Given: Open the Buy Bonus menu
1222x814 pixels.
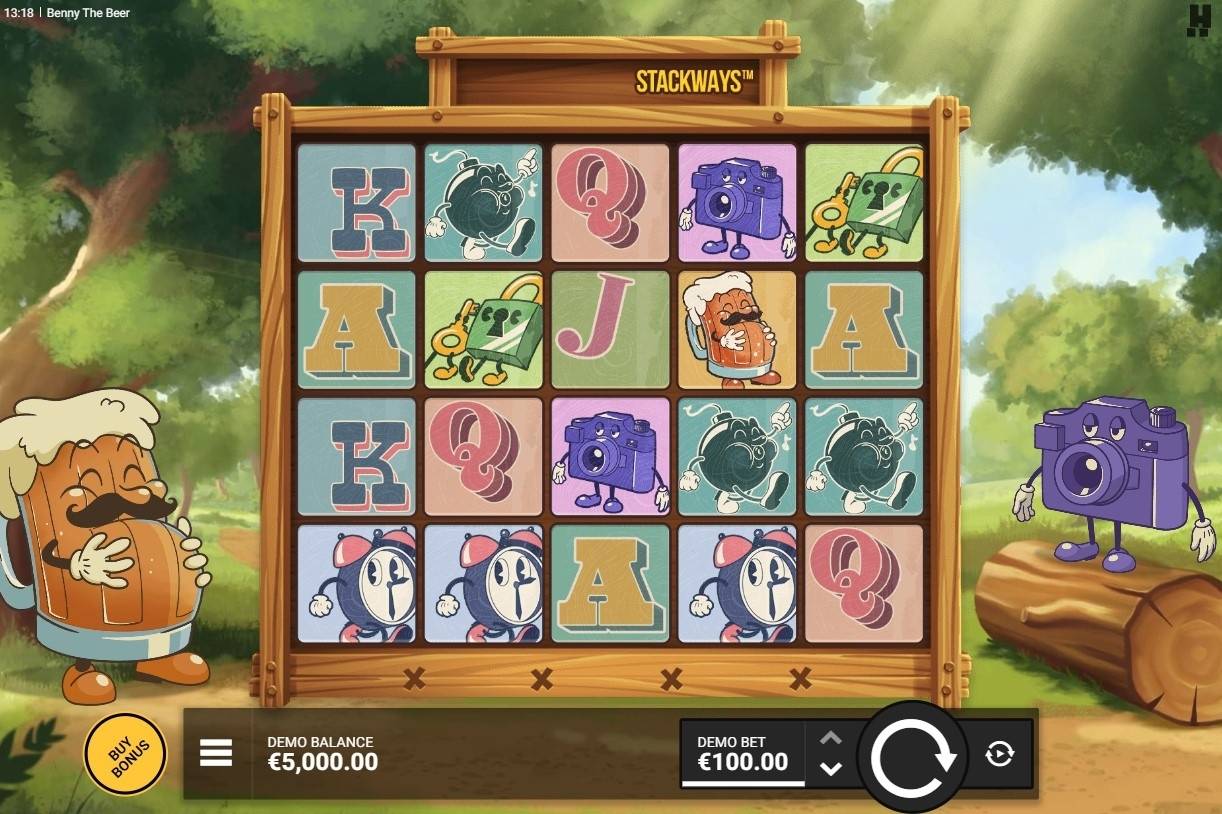Looking at the screenshot, I should click(125, 753).
